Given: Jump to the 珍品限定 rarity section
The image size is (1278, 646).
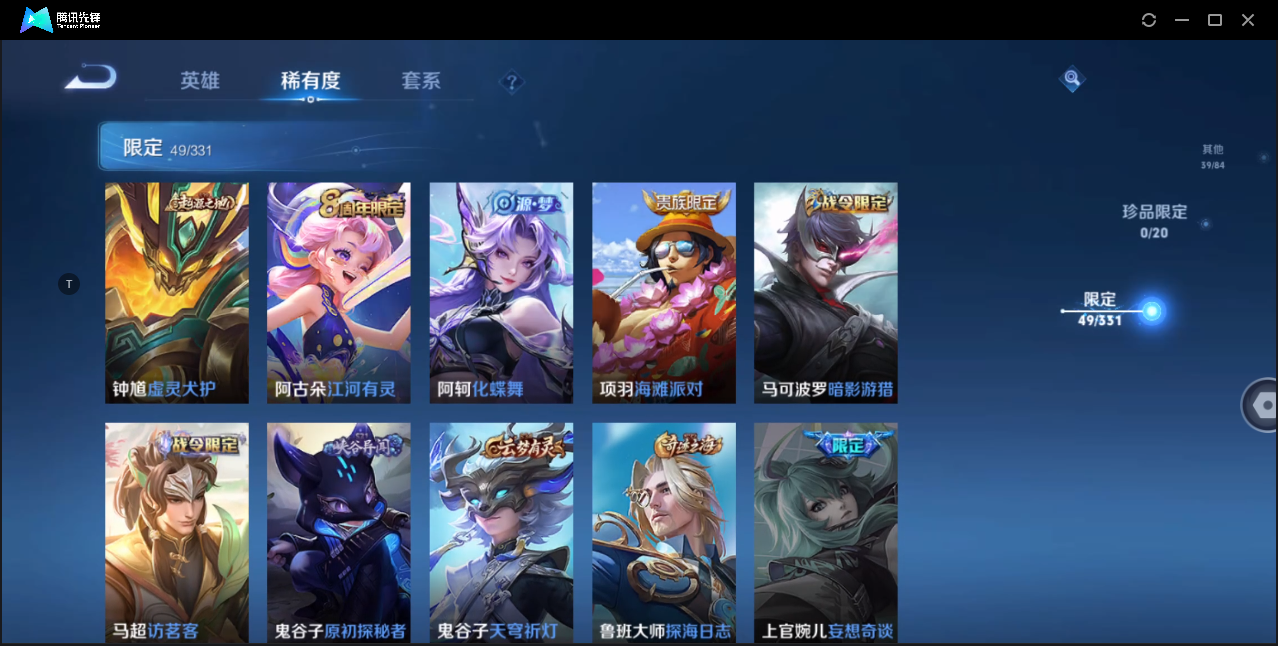Looking at the screenshot, I should 1154,220.
